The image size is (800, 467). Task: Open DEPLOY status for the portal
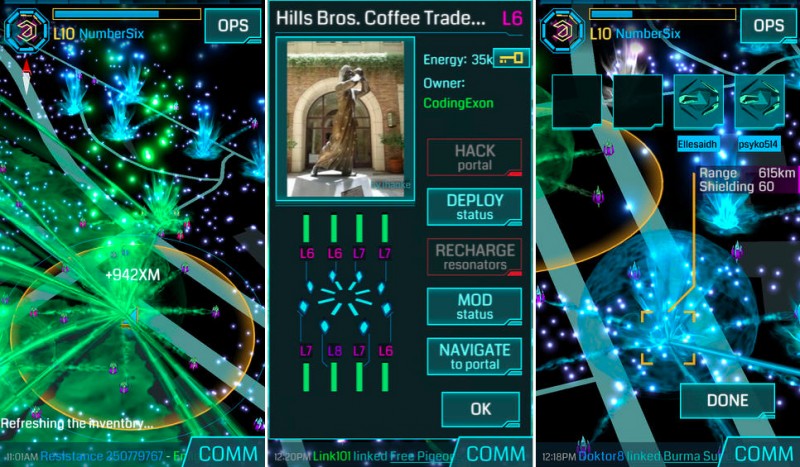click(474, 207)
